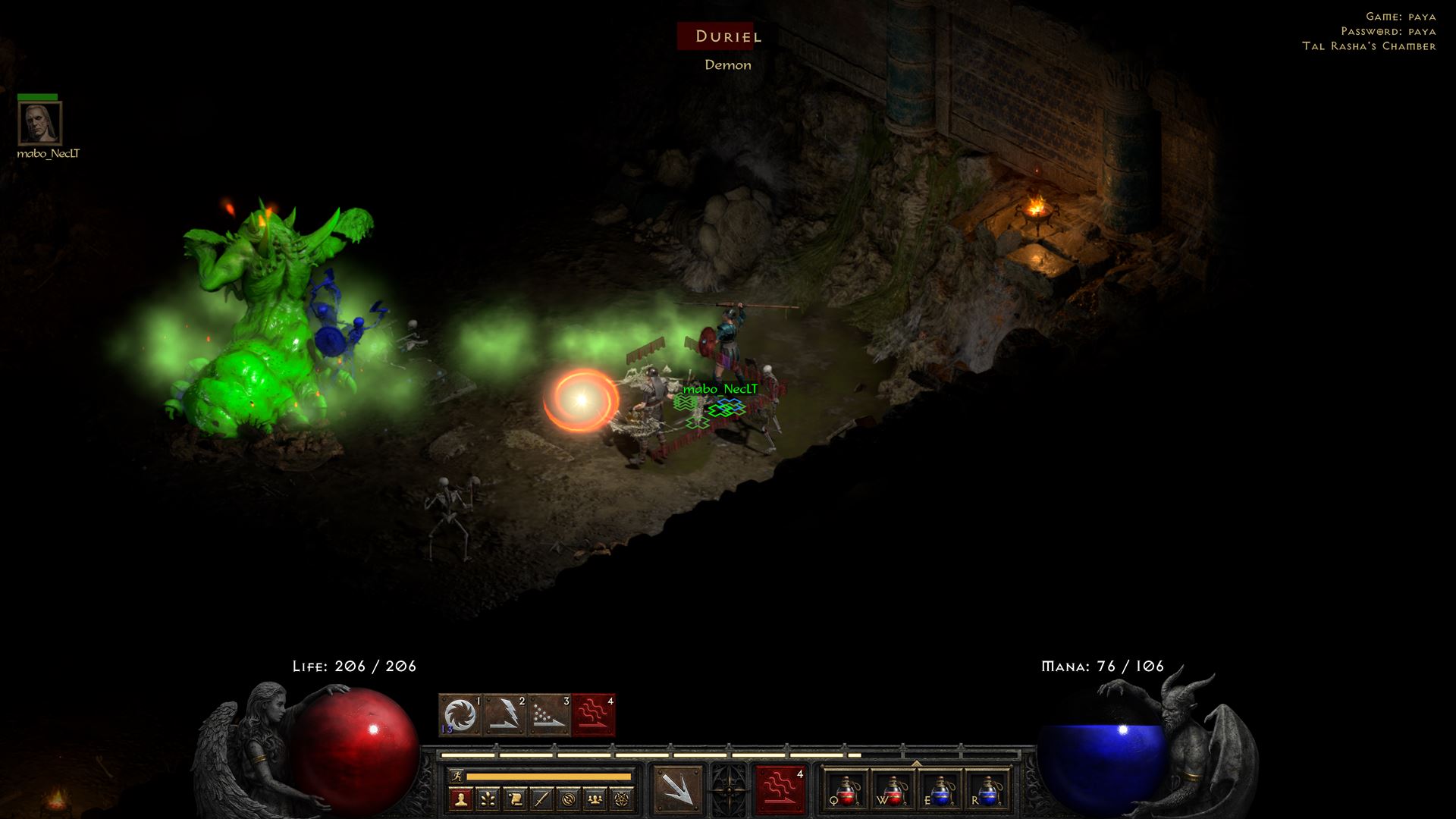Activate the swirling disc skill in hotbar slot 1

[x=460, y=715]
